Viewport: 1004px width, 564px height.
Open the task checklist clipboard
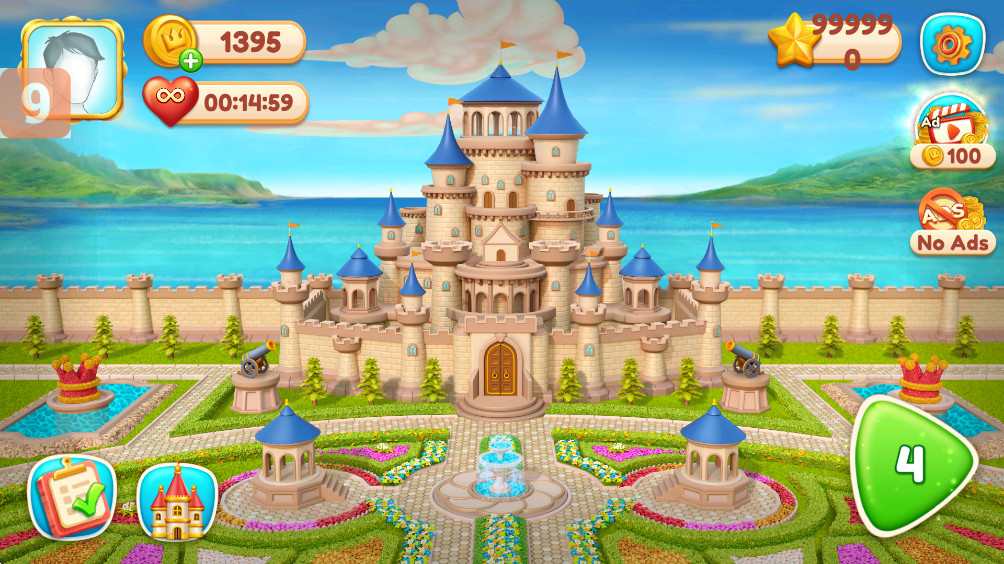point(72,497)
